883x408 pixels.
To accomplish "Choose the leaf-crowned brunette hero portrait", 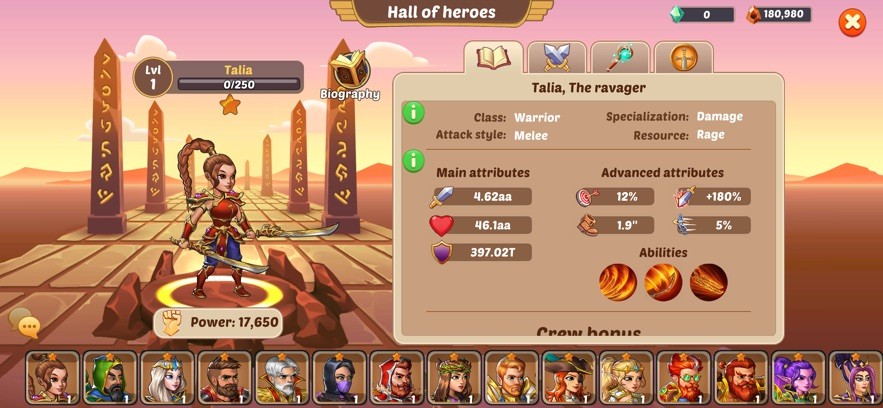I will (454, 377).
